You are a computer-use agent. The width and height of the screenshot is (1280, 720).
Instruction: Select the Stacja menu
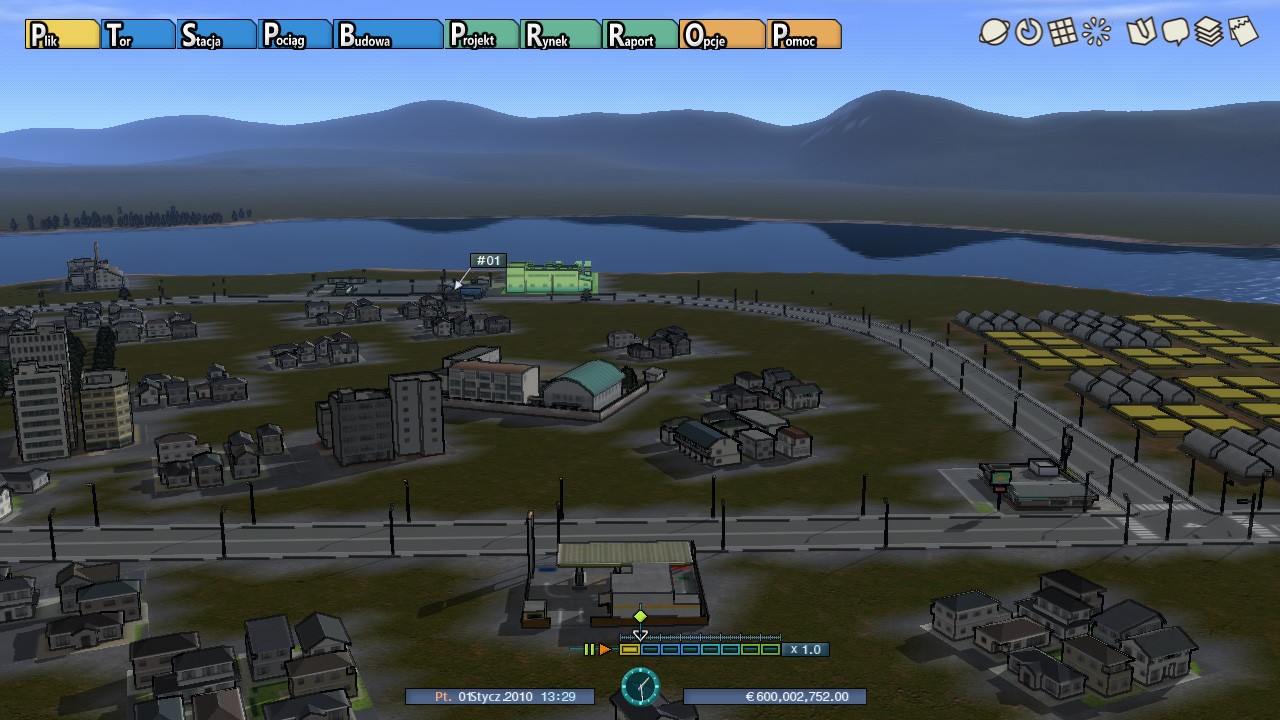point(216,35)
